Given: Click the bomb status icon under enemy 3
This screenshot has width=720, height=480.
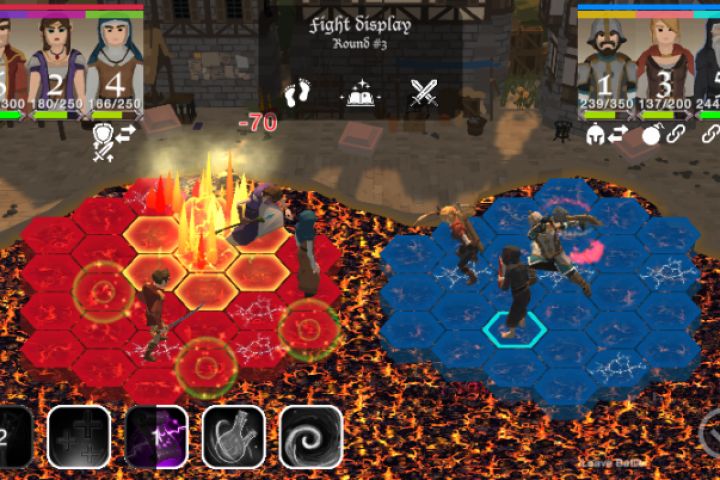Looking at the screenshot, I should [x=651, y=134].
